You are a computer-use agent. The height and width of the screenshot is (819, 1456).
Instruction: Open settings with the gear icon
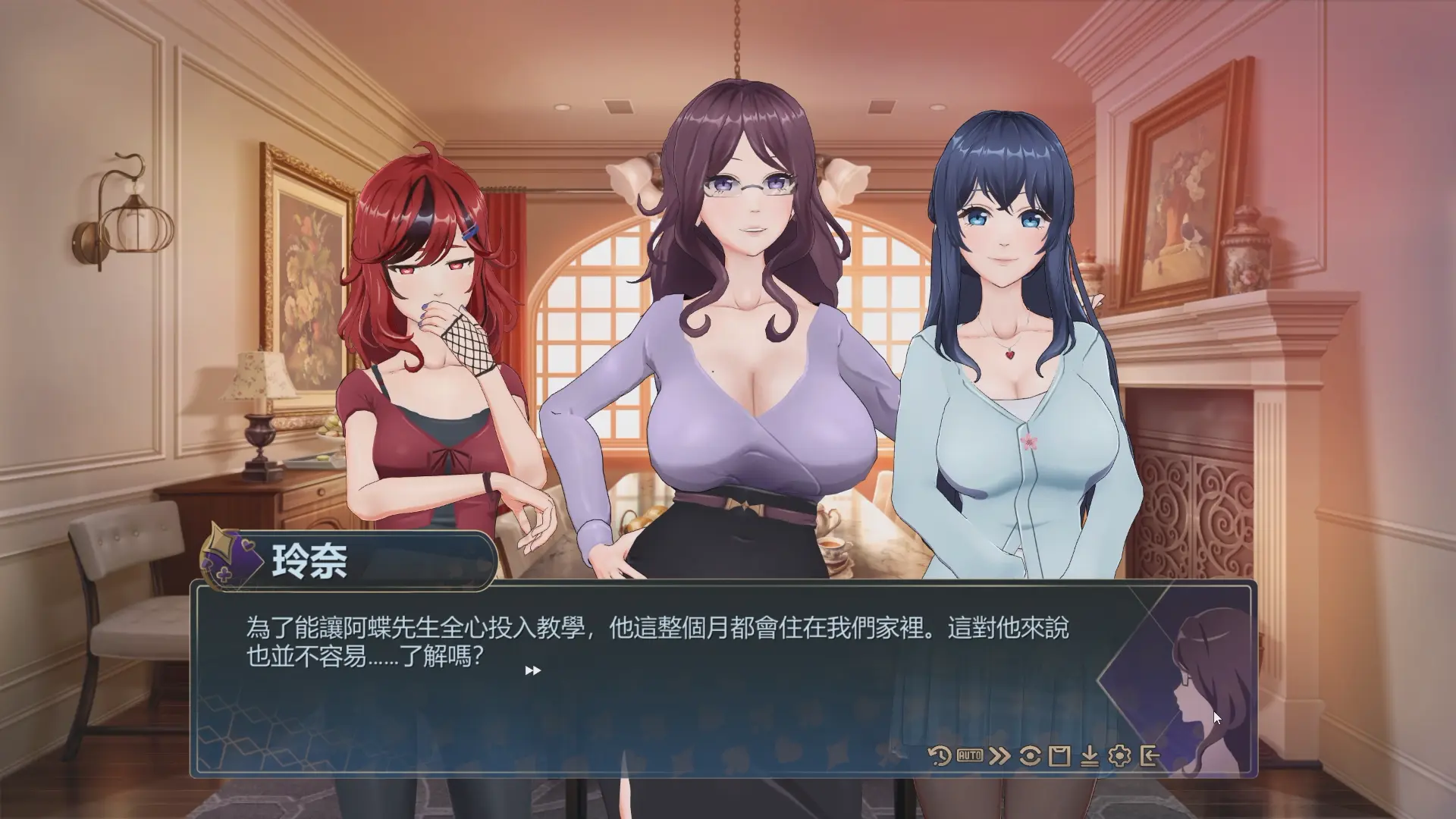click(1119, 755)
